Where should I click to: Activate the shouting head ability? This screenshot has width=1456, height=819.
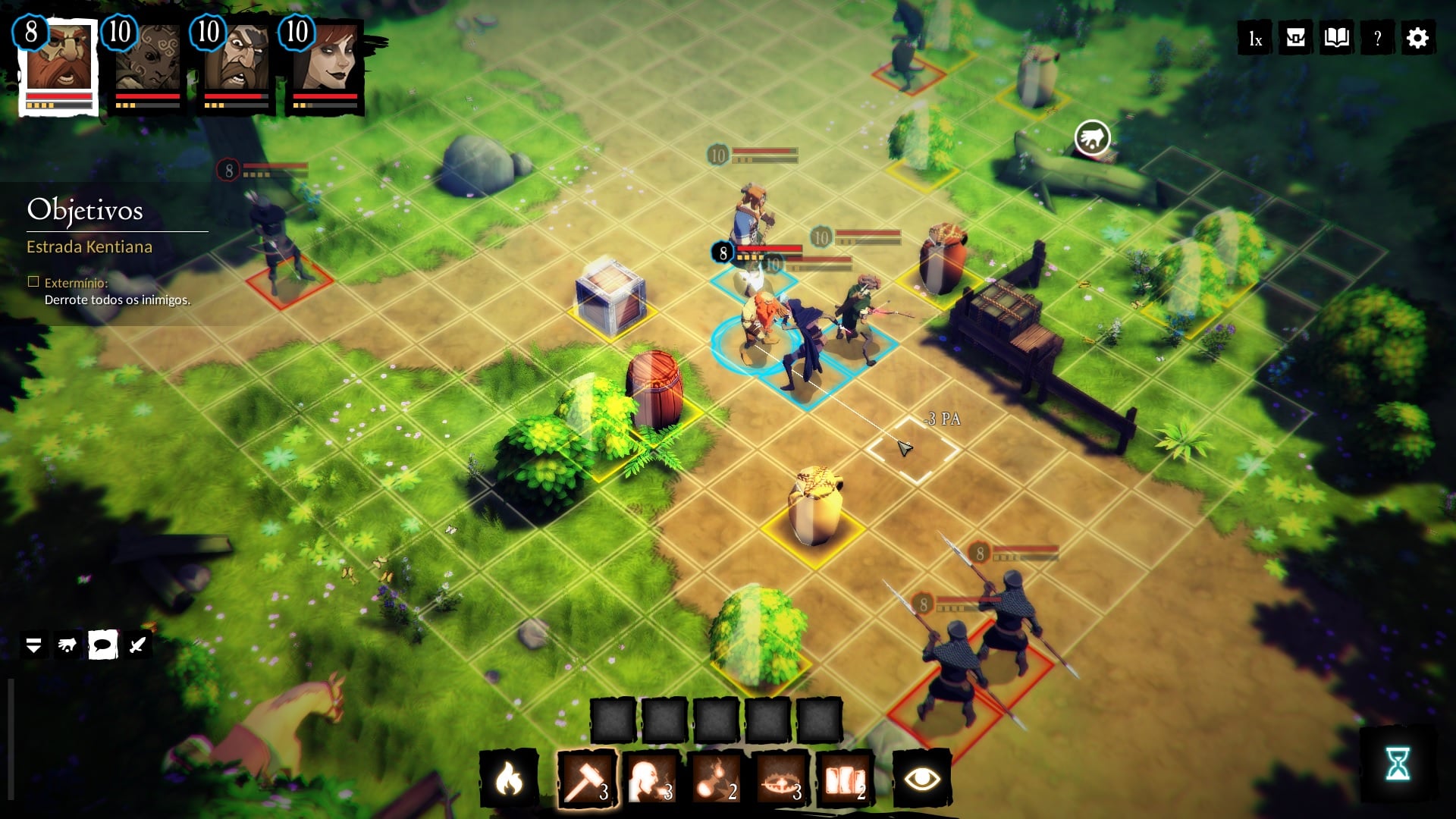point(651,779)
